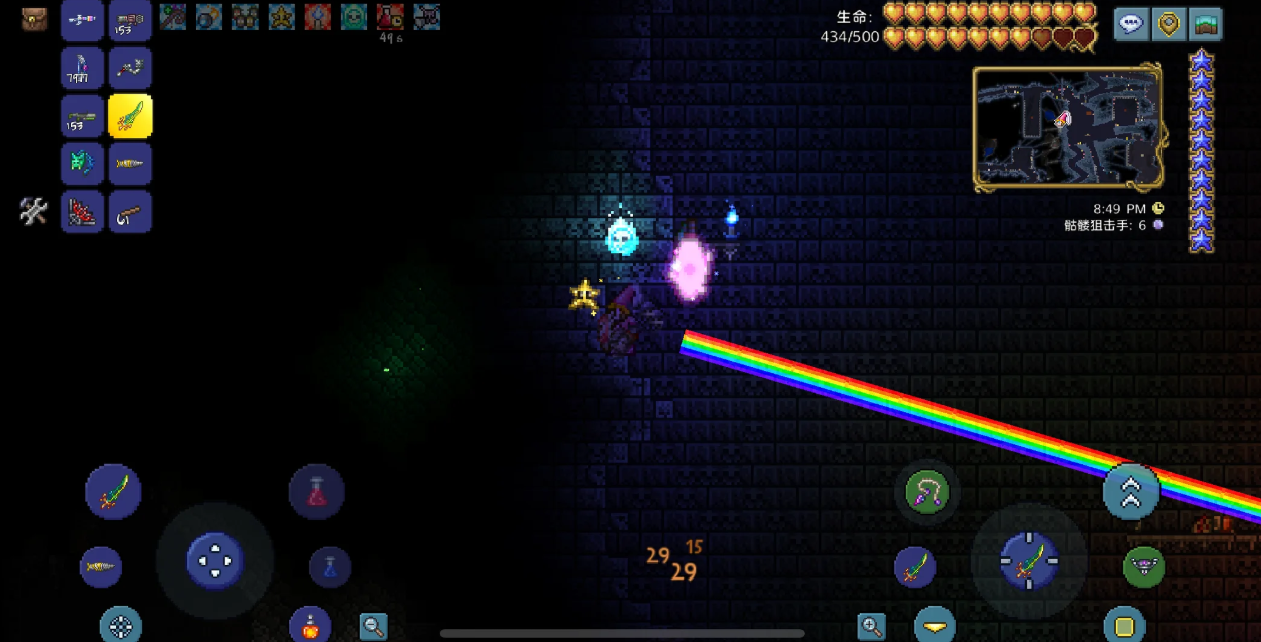This screenshot has height=642, width=1261.
Task: Tap the jump double-arrow button
Action: pos(1131,491)
